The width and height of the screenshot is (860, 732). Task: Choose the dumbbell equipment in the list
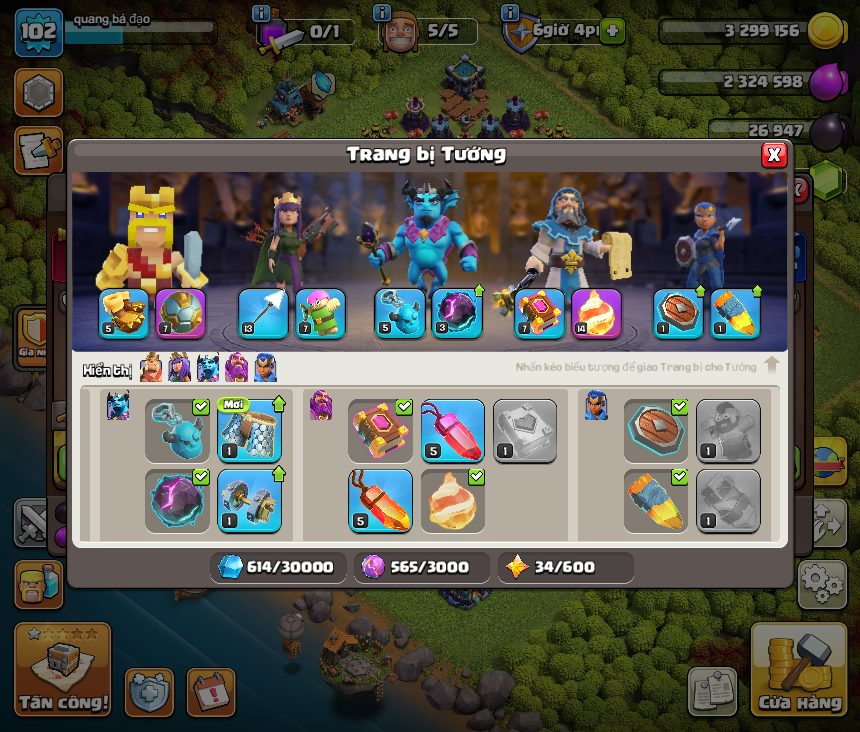(x=249, y=500)
